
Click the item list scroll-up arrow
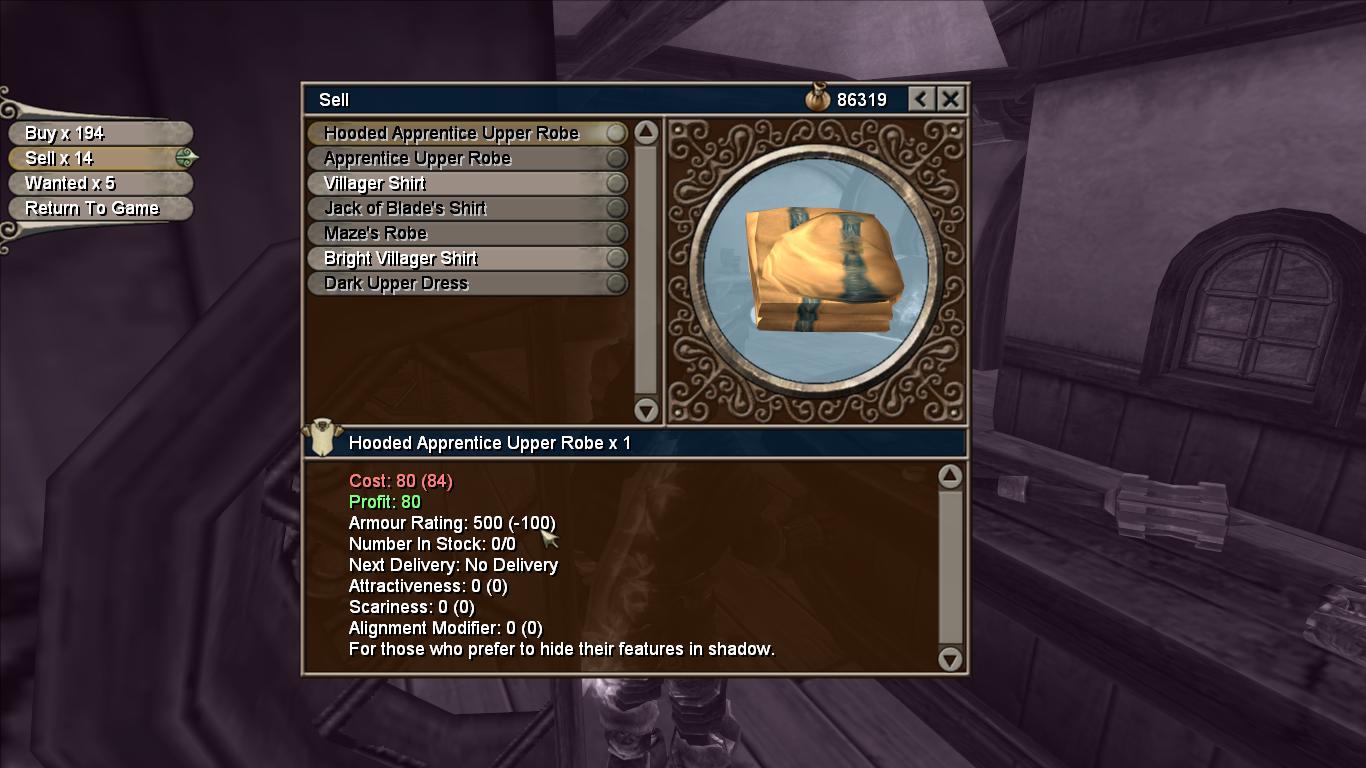(646, 132)
